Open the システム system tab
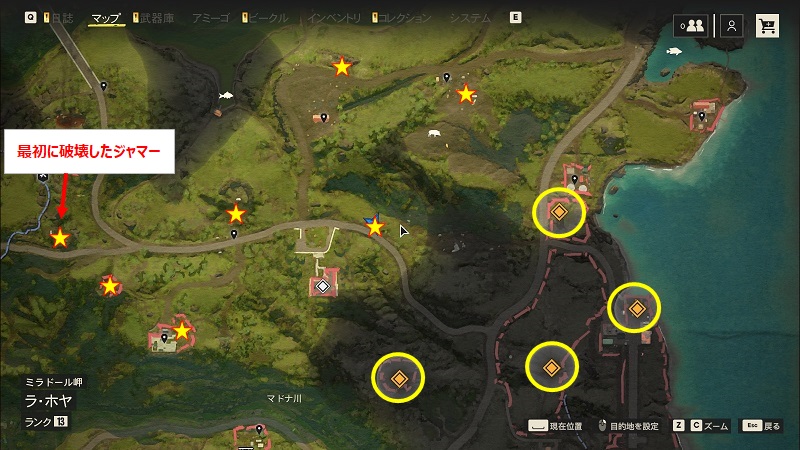800x450 pixels. pos(469,18)
